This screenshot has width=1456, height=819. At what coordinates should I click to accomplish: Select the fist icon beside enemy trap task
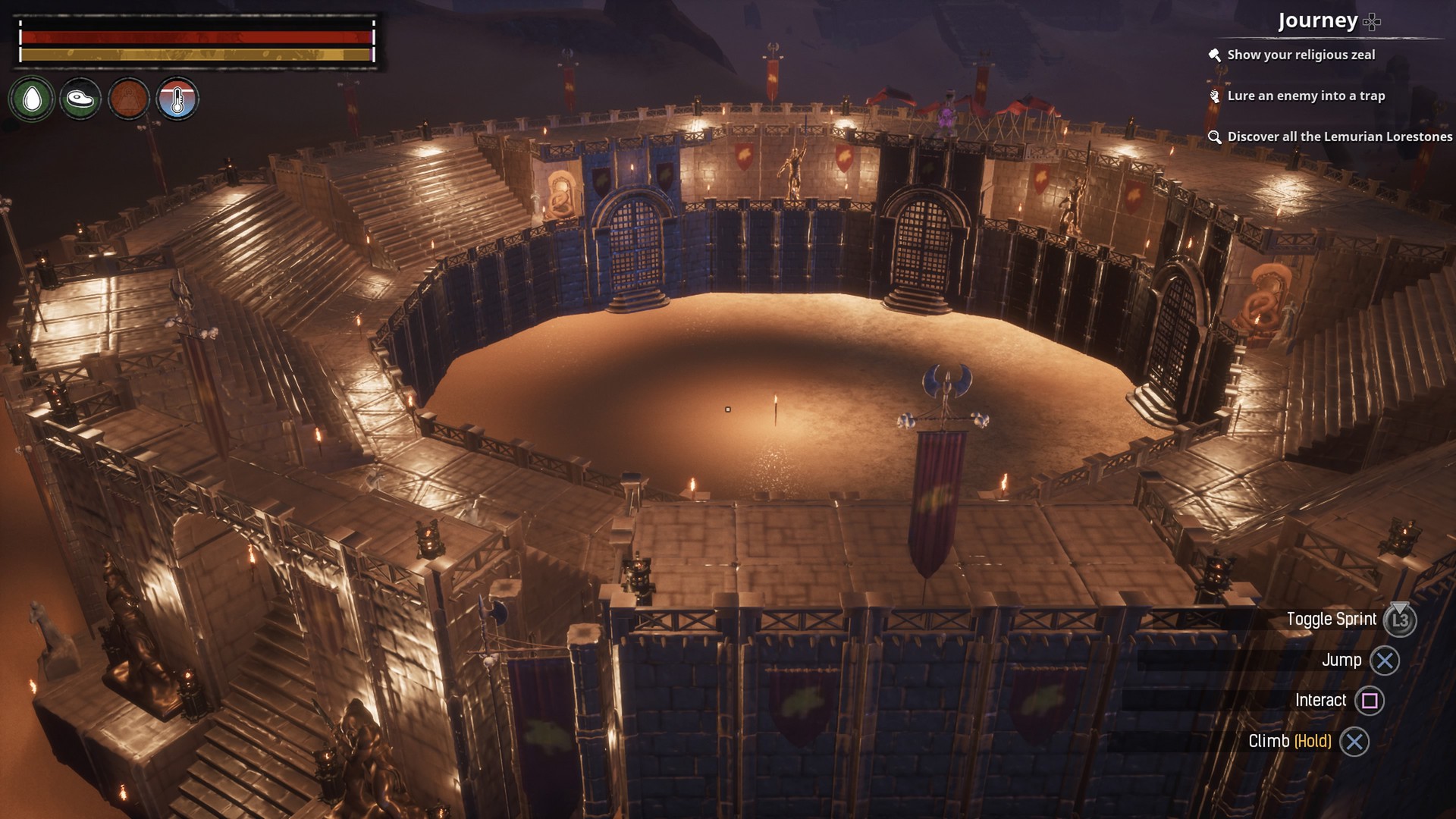point(1215,96)
